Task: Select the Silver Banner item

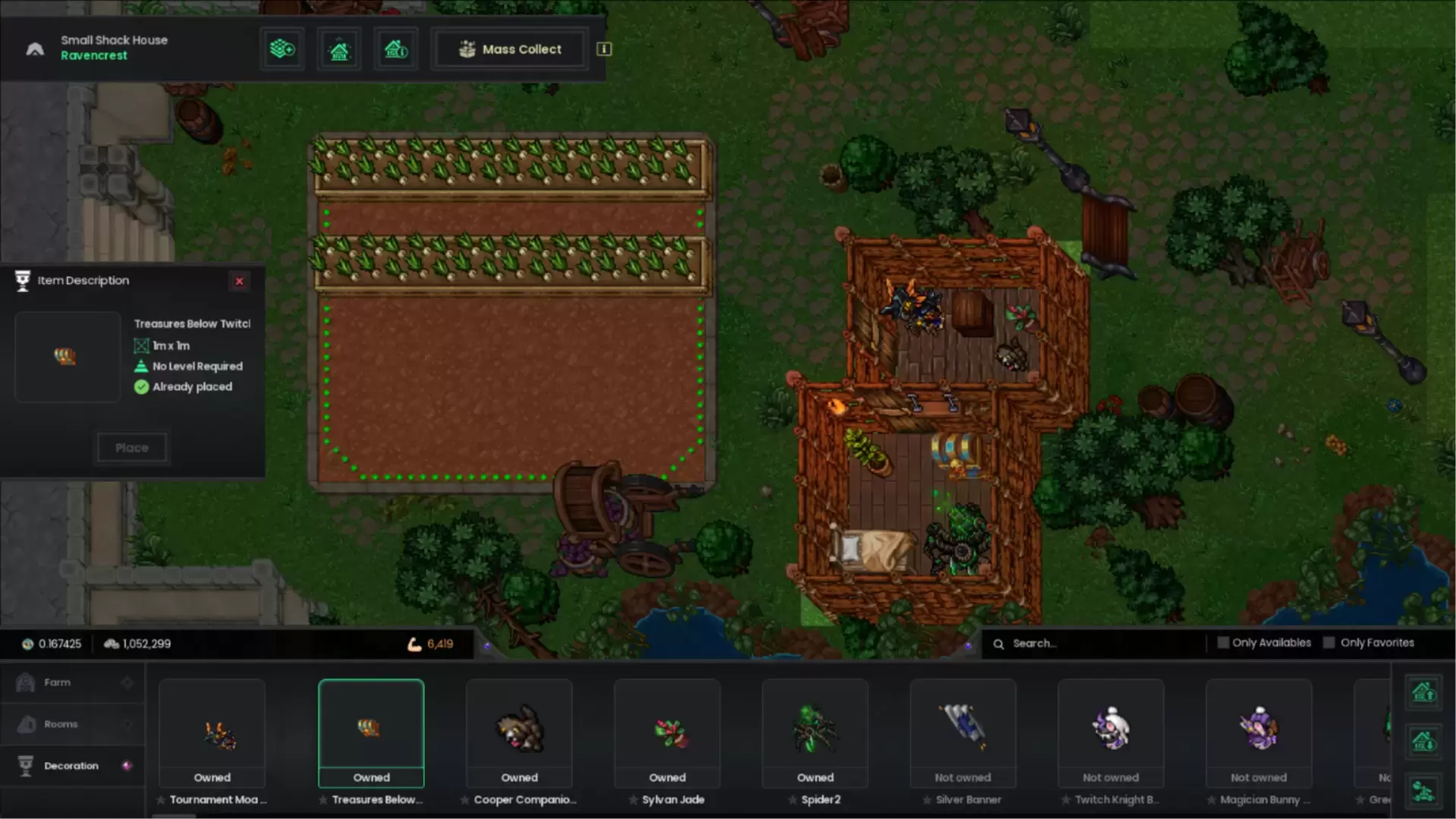Action: (x=963, y=732)
